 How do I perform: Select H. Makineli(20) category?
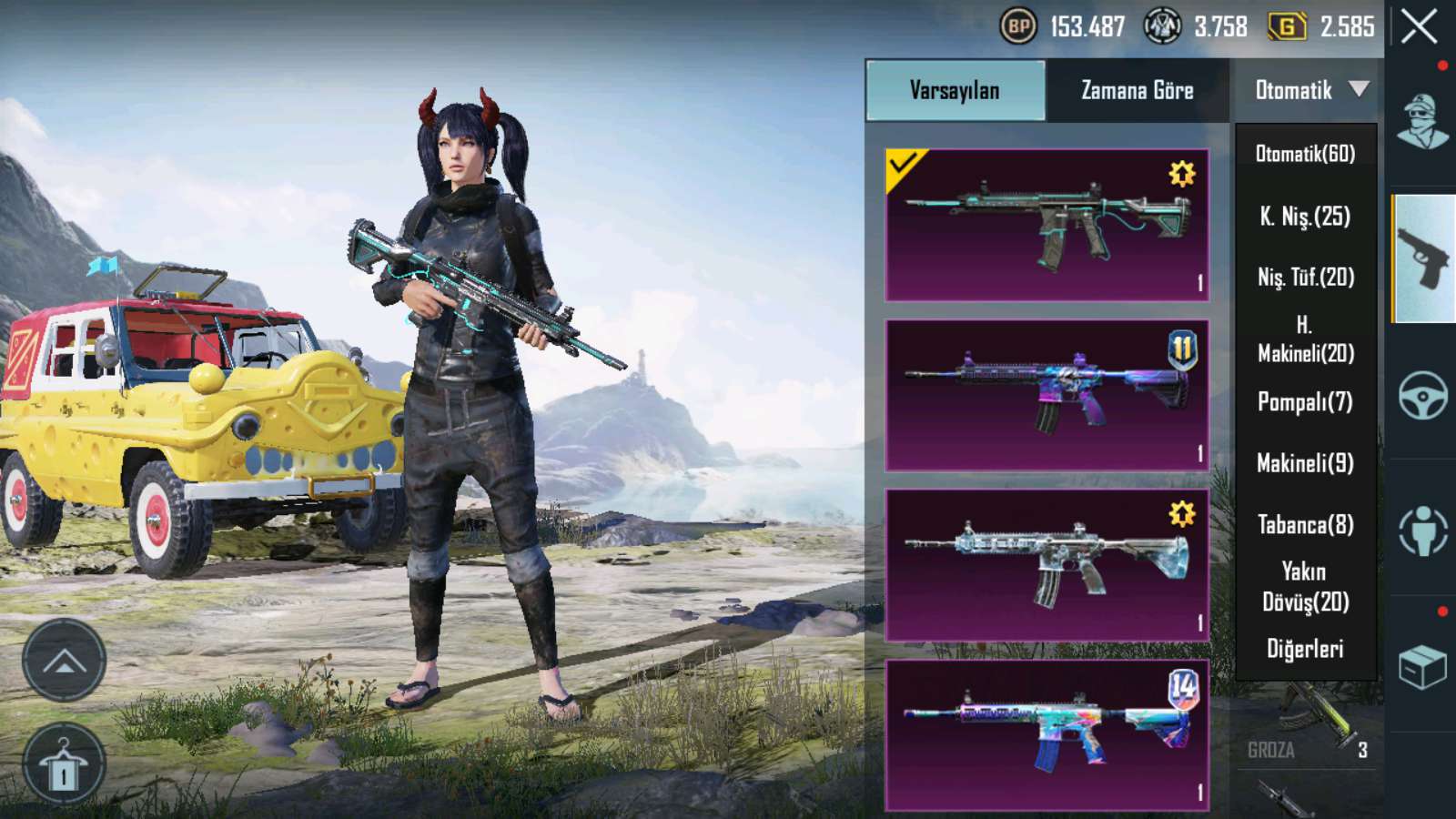click(1305, 339)
